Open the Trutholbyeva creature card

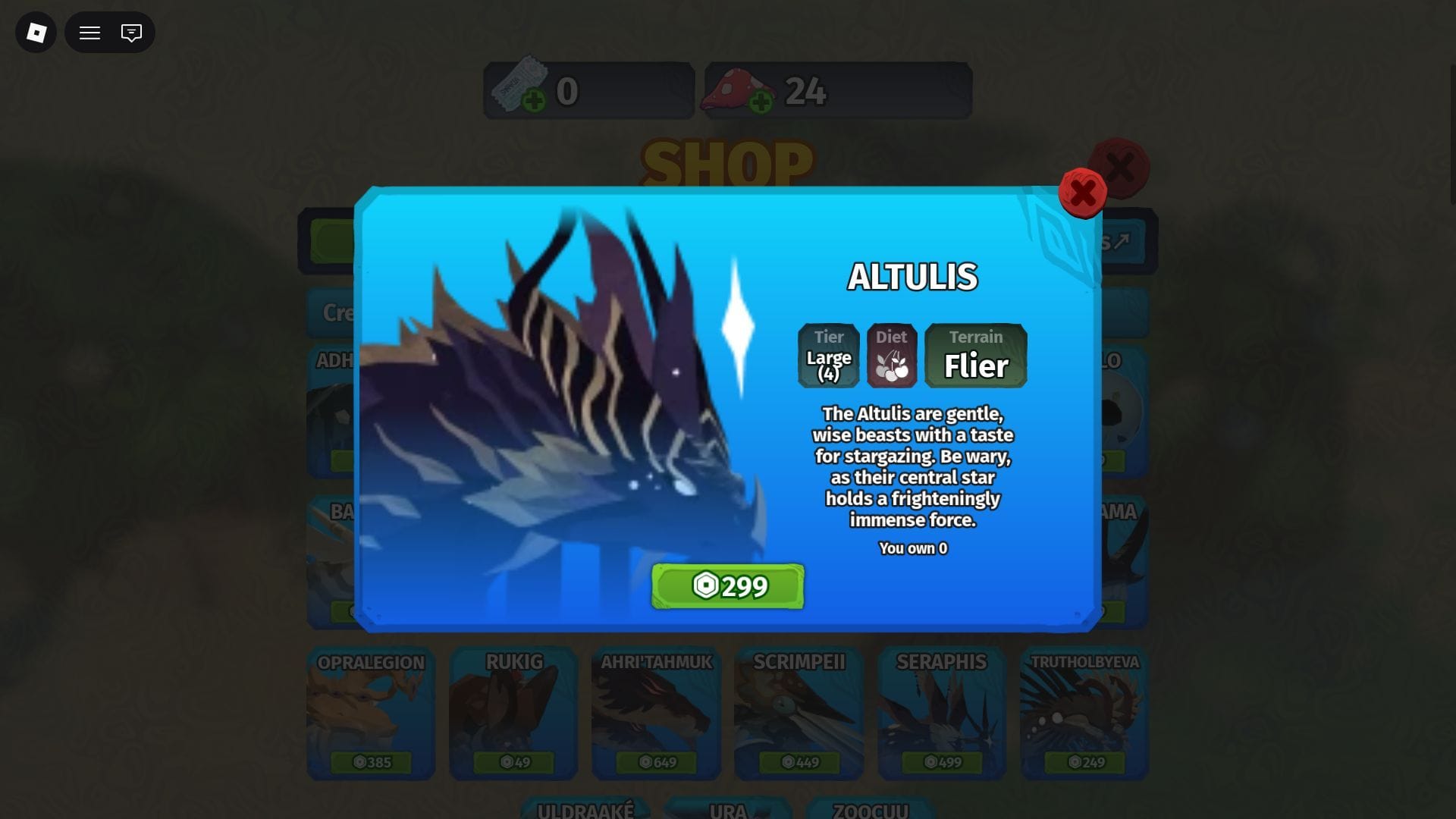click(x=1084, y=713)
